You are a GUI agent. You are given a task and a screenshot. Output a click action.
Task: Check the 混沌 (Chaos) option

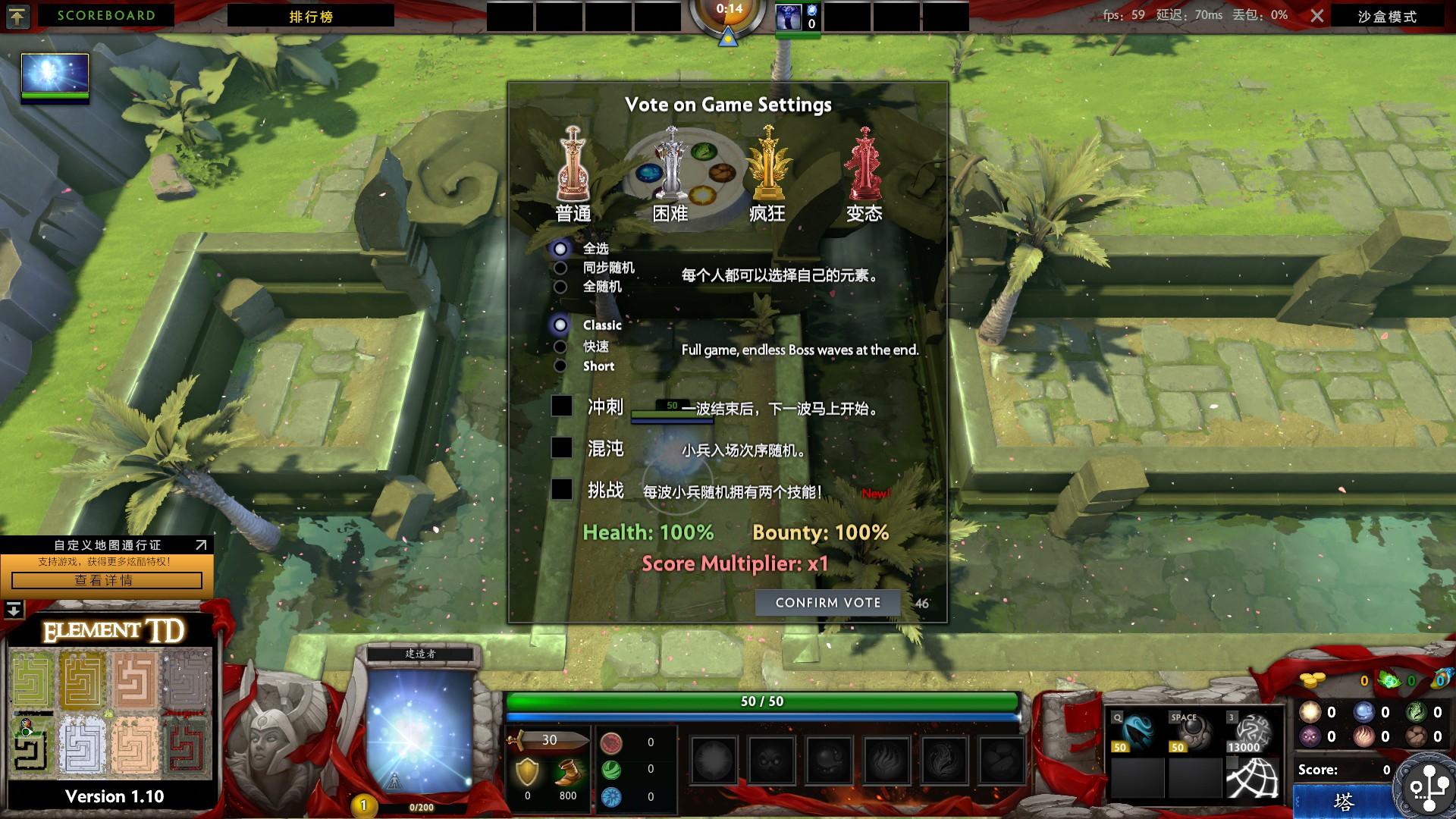[562, 449]
